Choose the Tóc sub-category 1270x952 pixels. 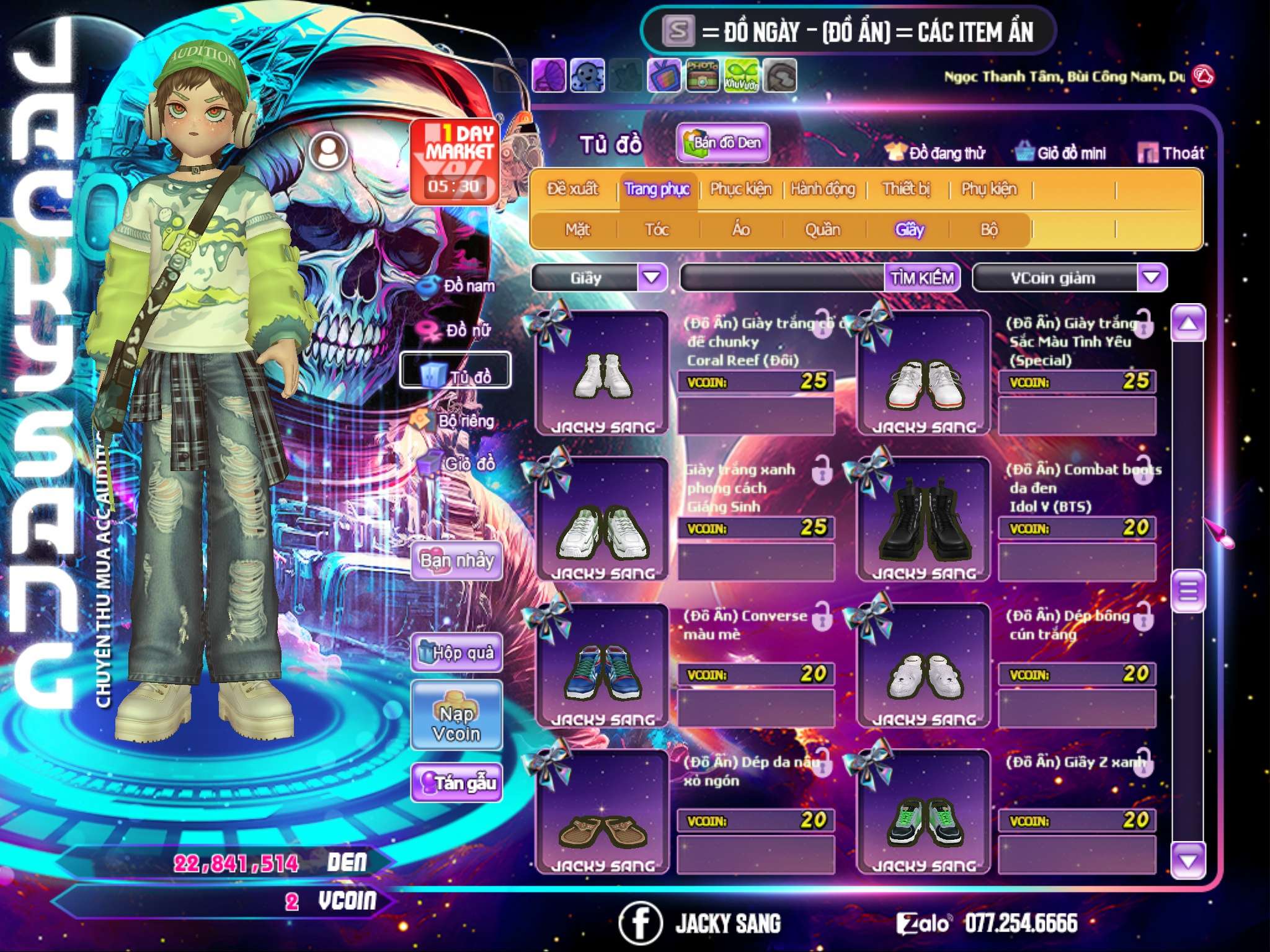[657, 230]
